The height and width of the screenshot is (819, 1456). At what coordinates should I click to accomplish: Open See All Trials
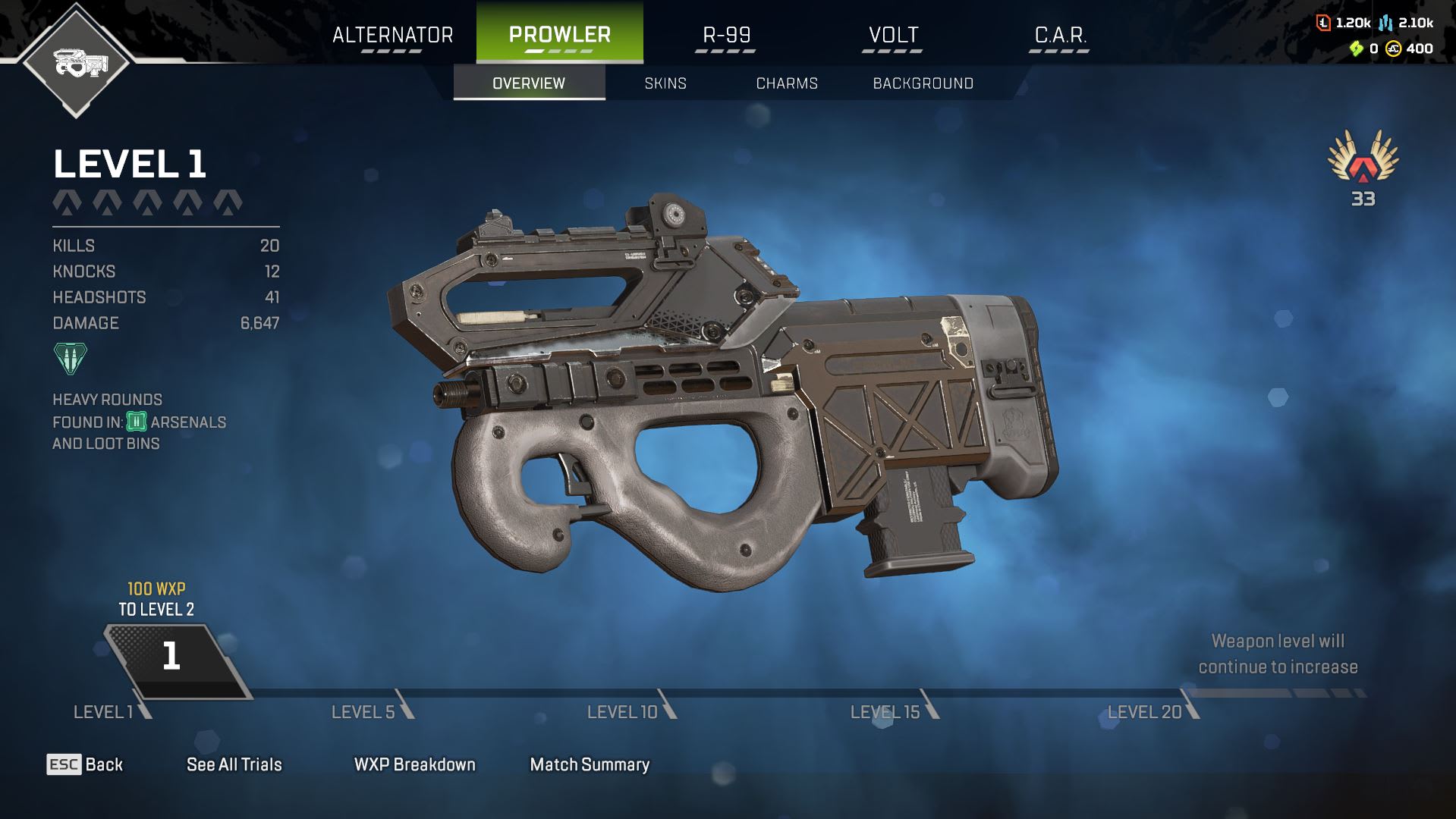point(234,764)
